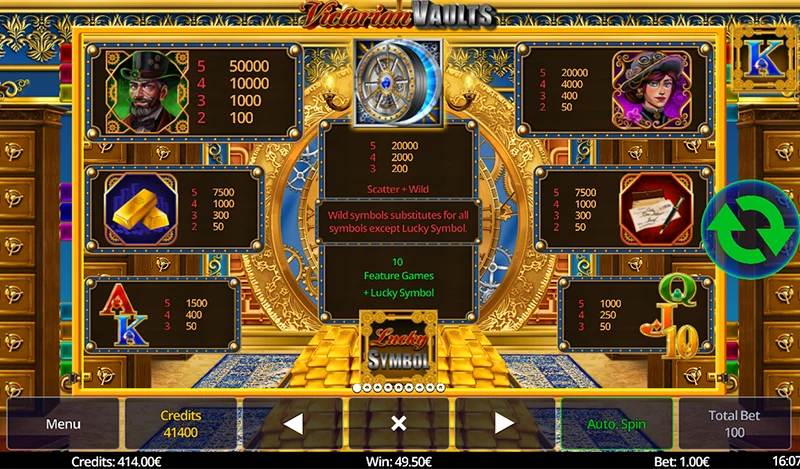Activate Auto. Spin
The image size is (800, 469).
[x=616, y=424]
